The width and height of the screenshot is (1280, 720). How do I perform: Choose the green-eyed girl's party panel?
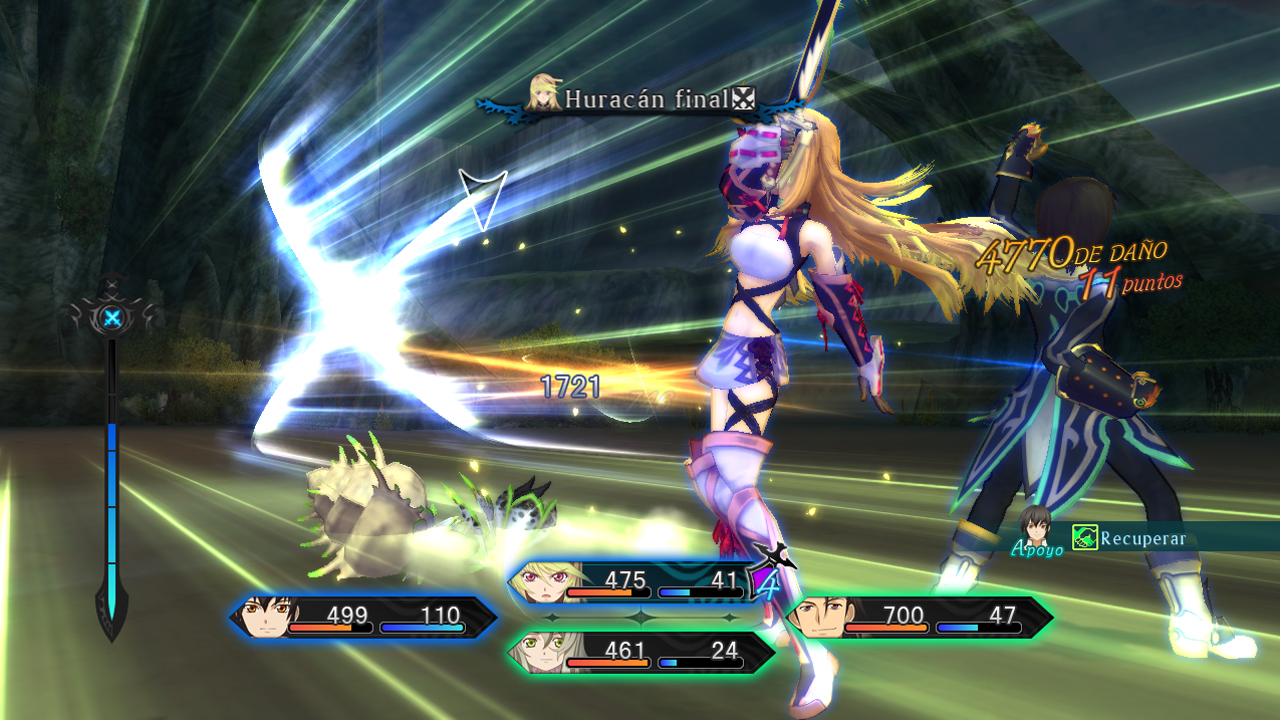click(x=640, y=653)
